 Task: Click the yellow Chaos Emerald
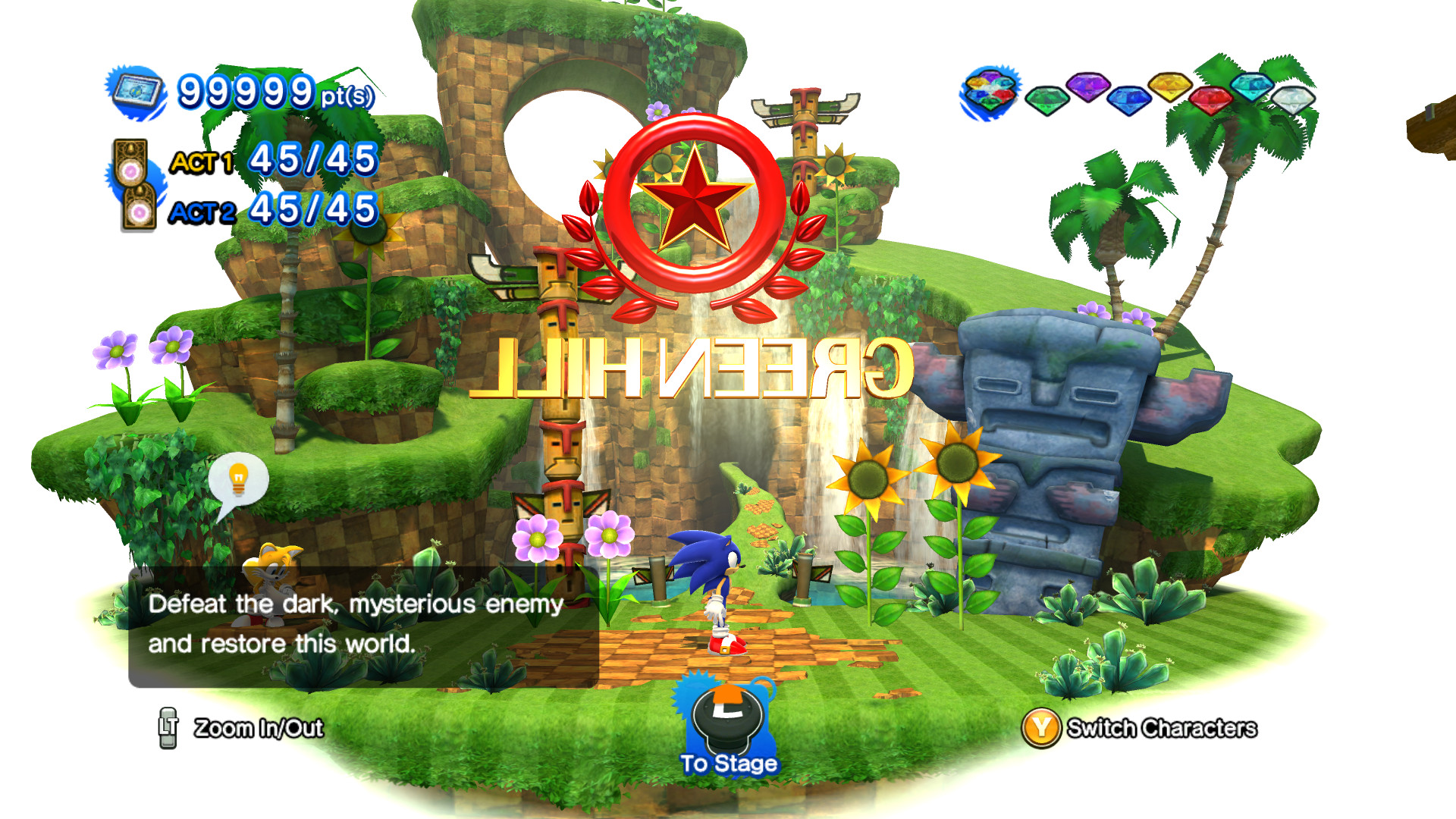click(1169, 89)
